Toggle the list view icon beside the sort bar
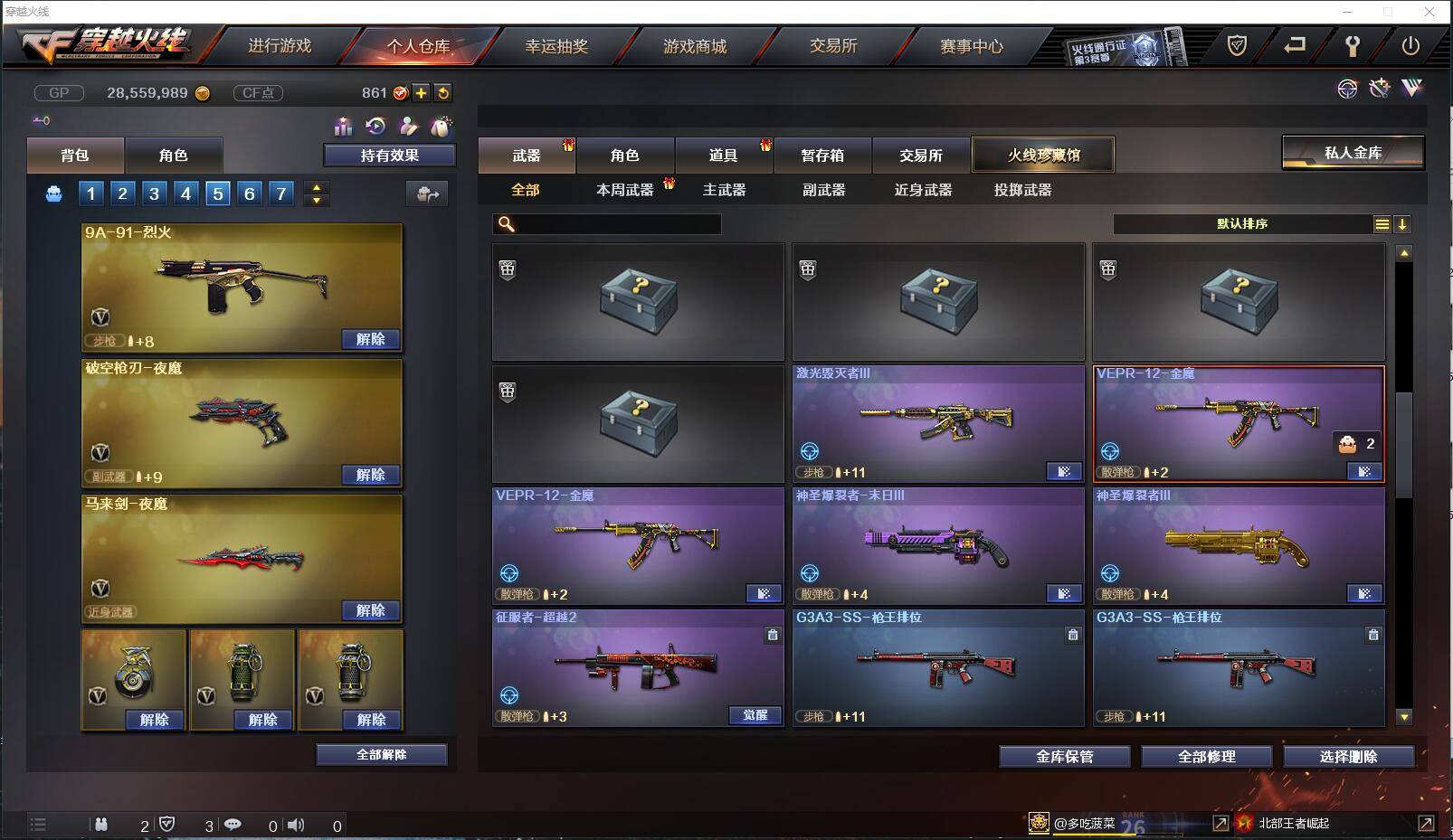Viewport: 1453px width, 840px height. point(1382,223)
